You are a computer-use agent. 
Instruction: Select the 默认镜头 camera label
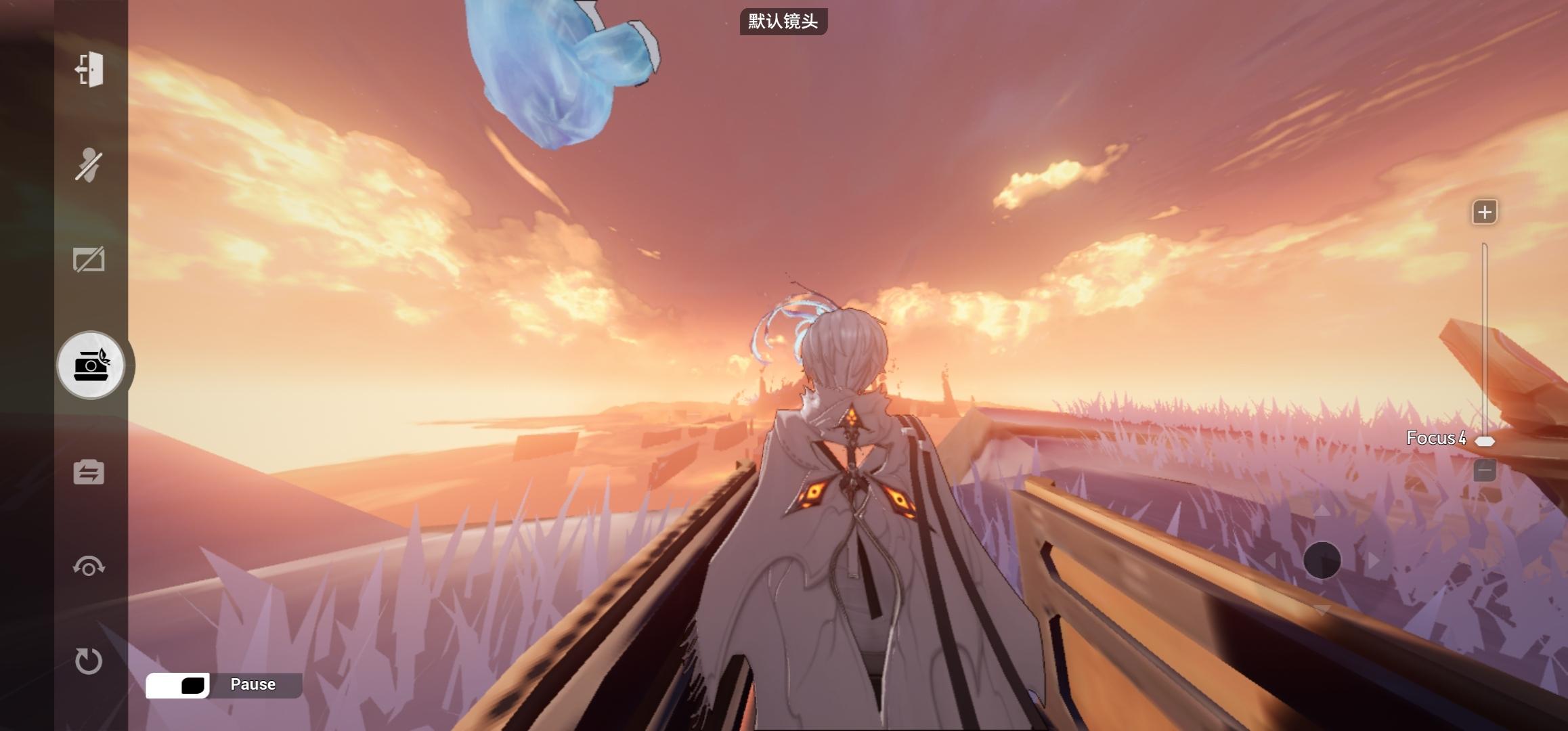point(783,22)
